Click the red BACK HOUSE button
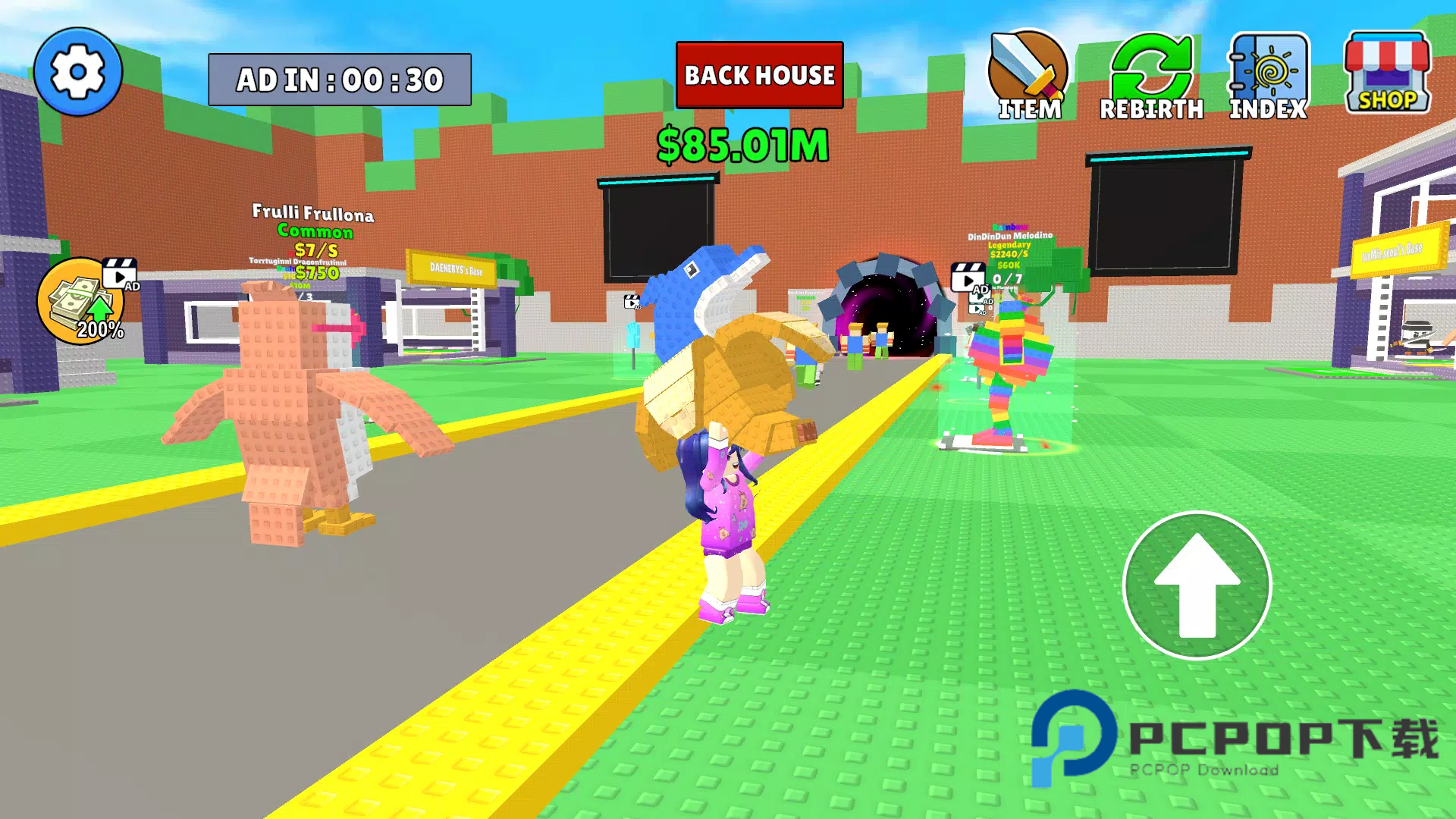 pos(759,75)
